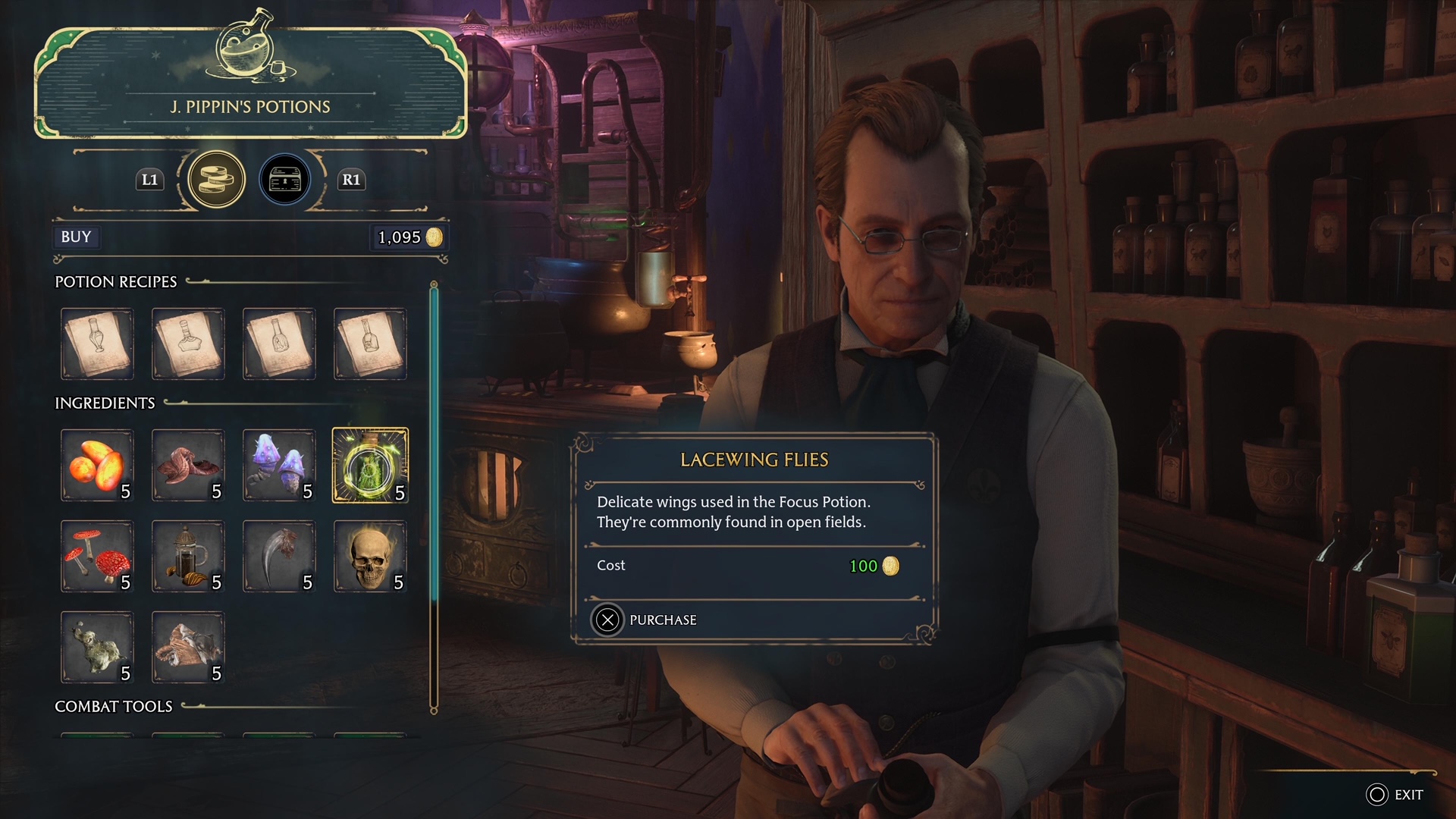The width and height of the screenshot is (1456, 819).
Task: Select the Mongrel Fur pelt slot
Action: click(x=188, y=647)
